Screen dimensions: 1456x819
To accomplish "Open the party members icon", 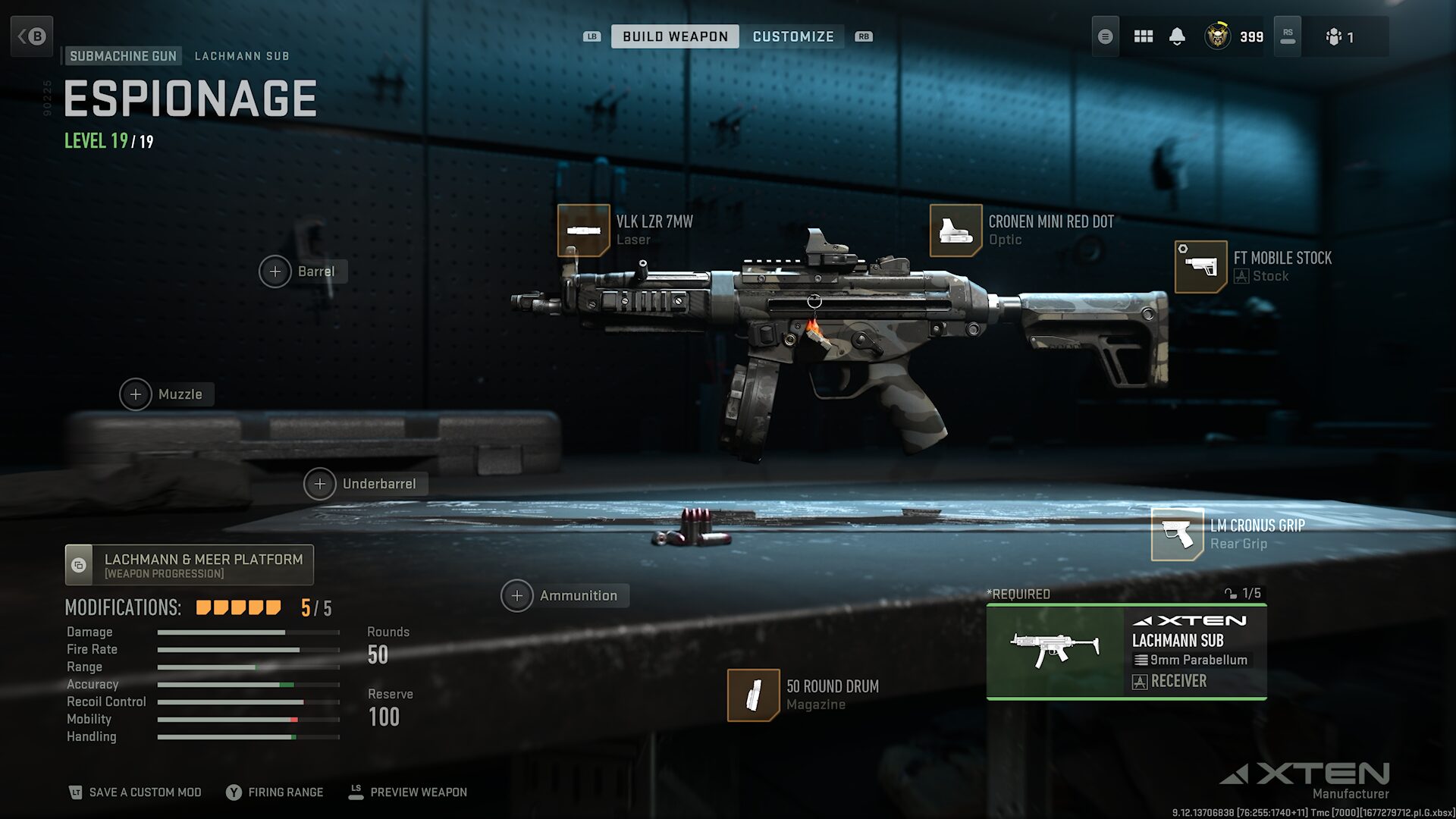I will tap(1338, 36).
